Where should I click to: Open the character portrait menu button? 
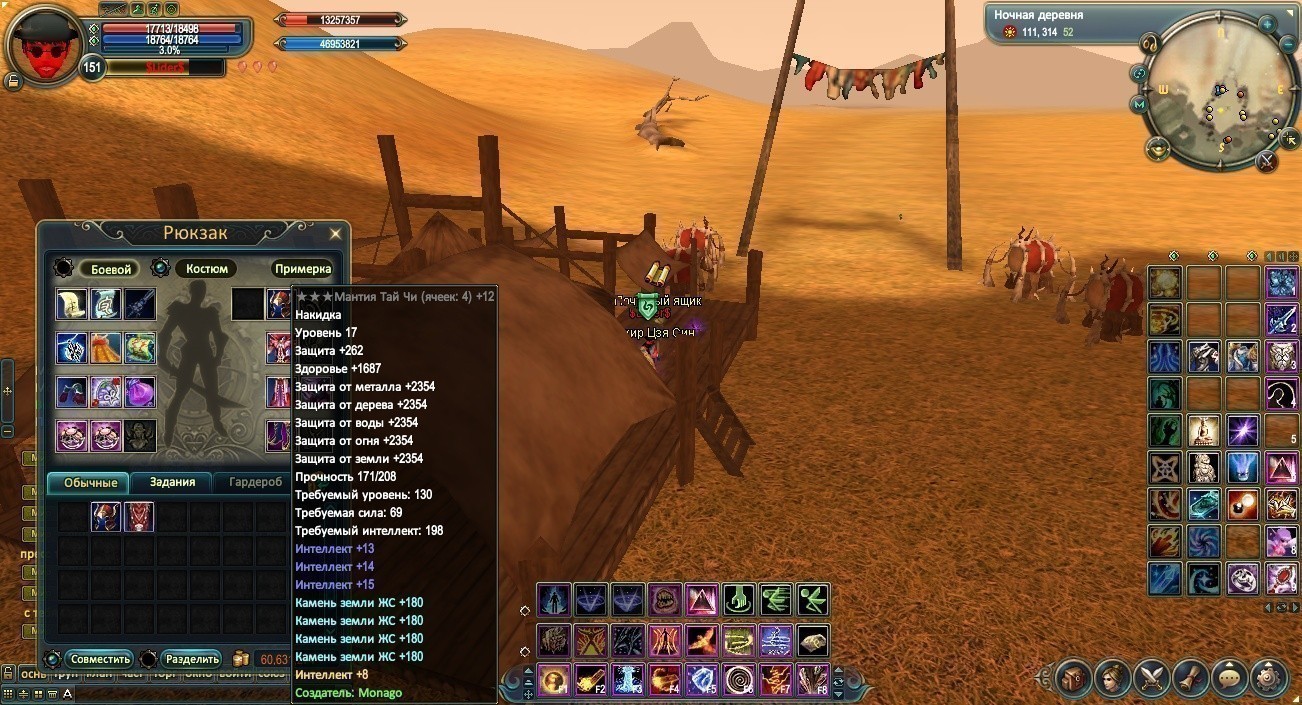click(1113, 678)
